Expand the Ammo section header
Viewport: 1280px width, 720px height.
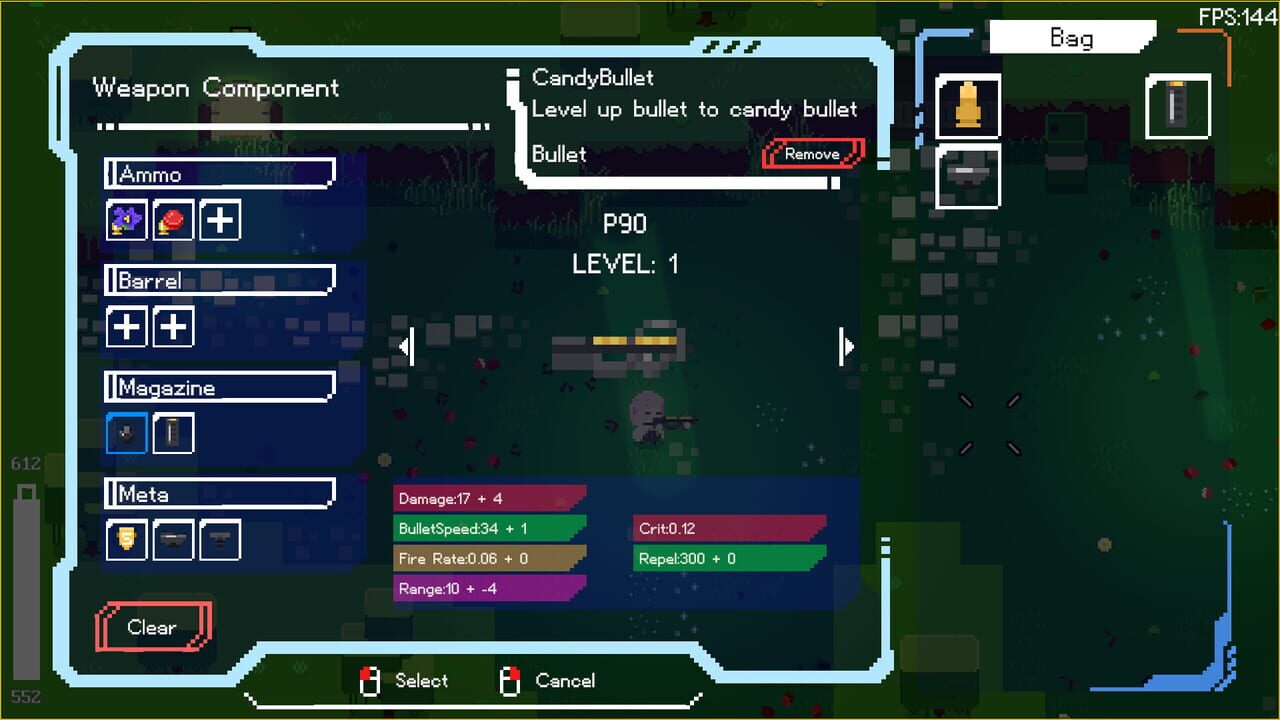click(x=219, y=174)
